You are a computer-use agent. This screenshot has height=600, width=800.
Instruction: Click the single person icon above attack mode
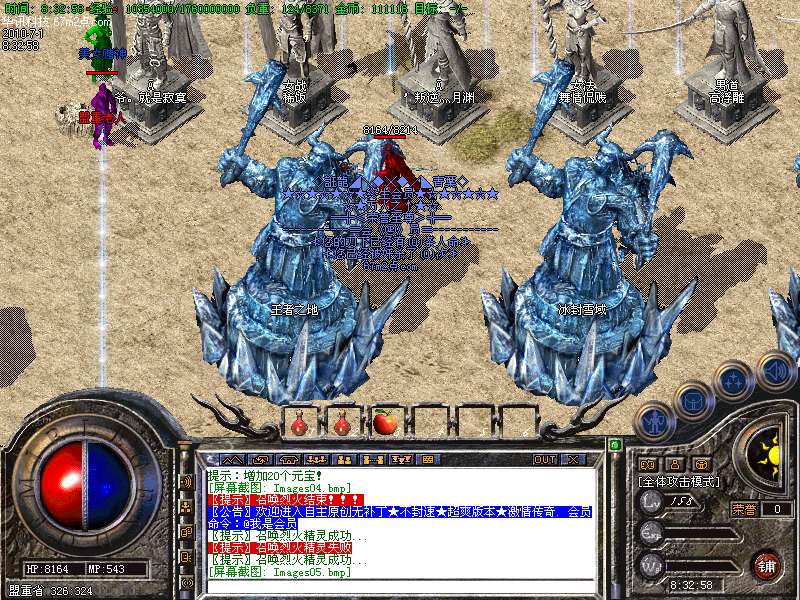pos(675,464)
